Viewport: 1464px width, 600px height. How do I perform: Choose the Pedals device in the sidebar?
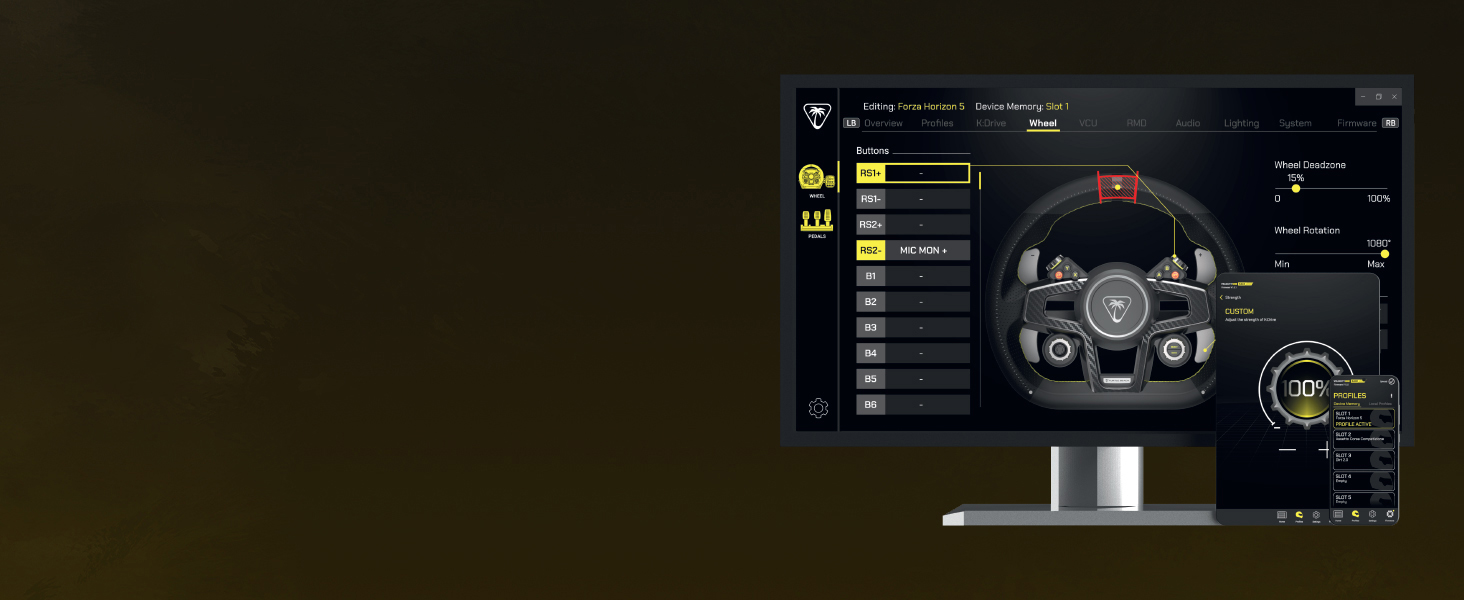[x=817, y=222]
